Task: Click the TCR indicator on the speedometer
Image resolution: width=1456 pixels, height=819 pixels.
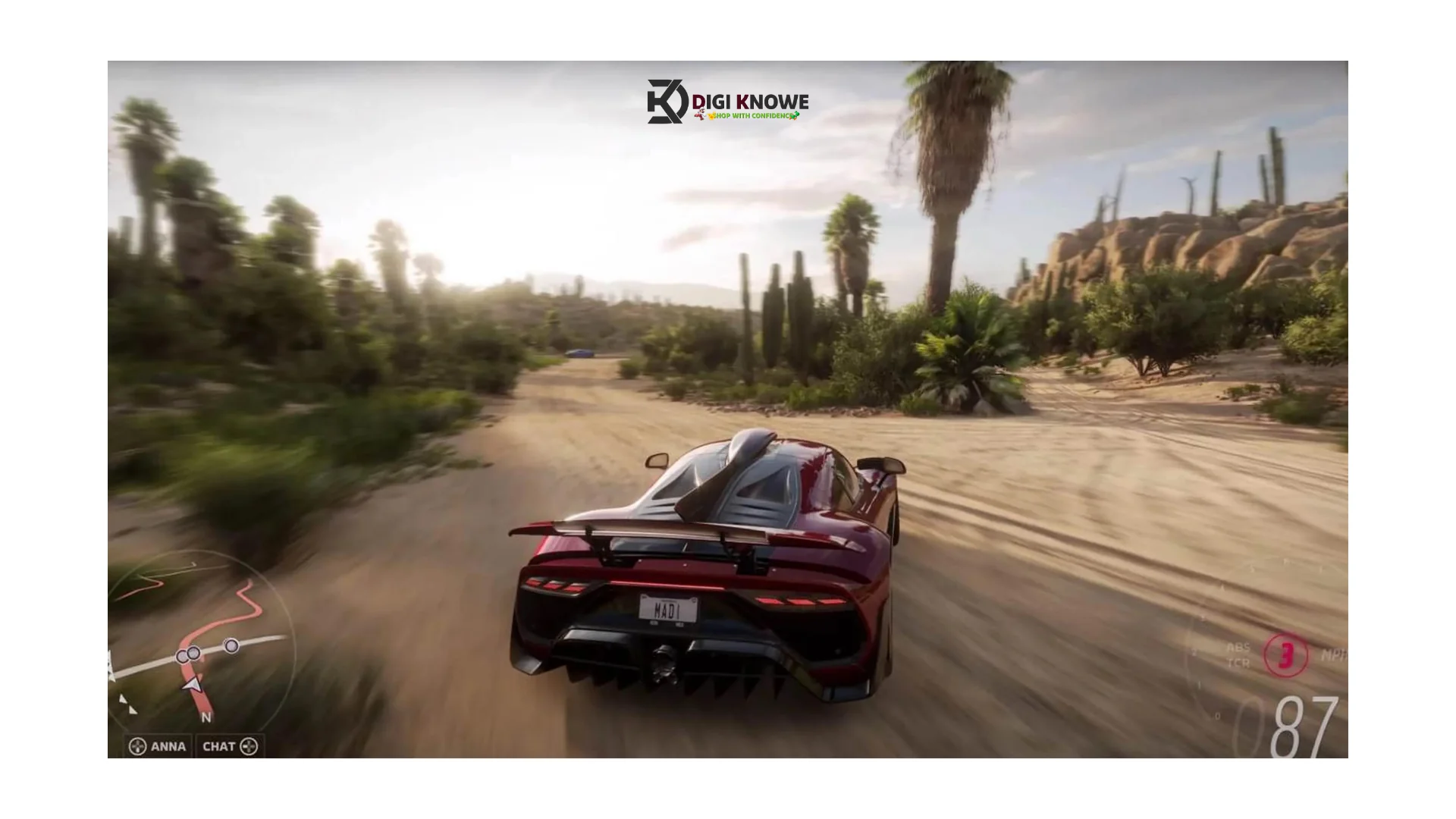Action: coord(1239,662)
